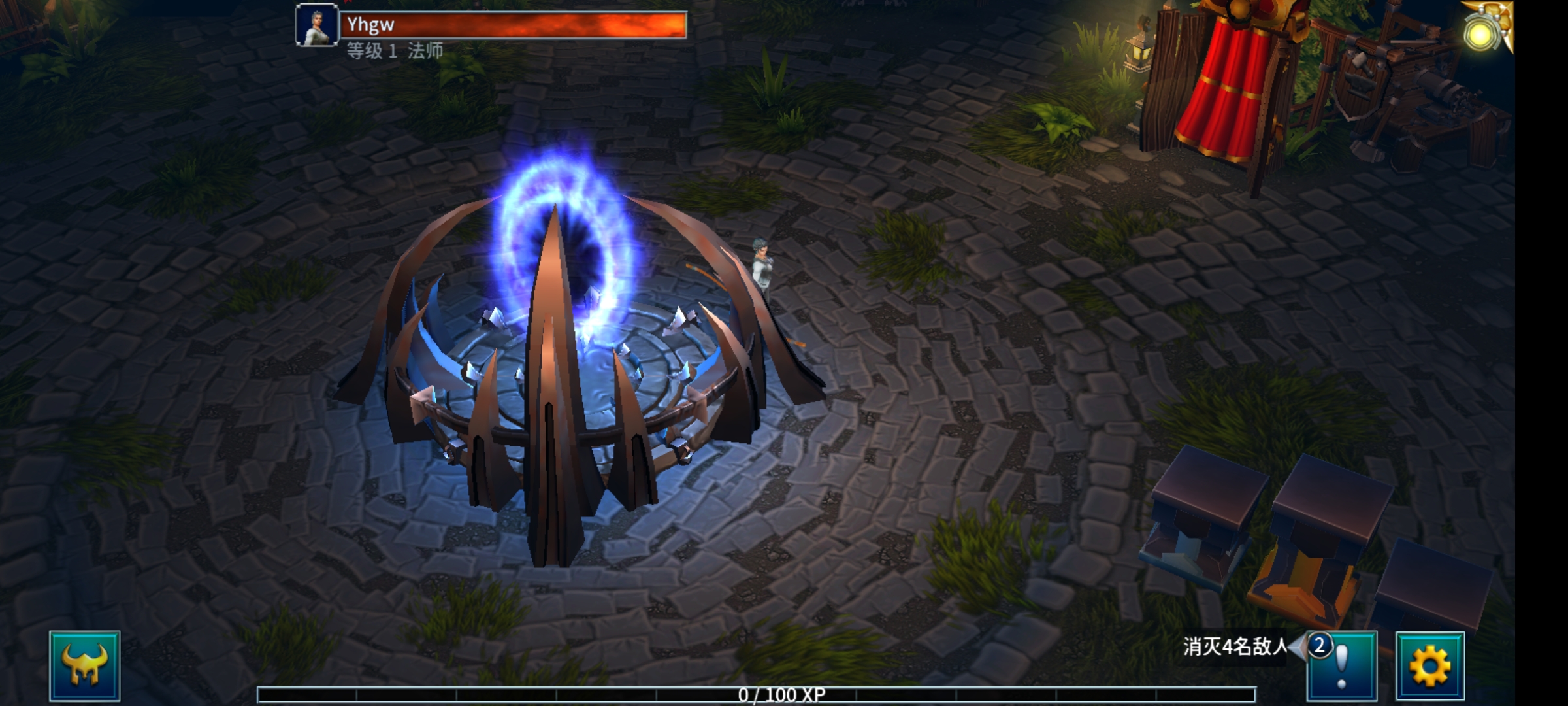This screenshot has width=1568, height=706.
Task: Open the gear settings menu
Action: pyautogui.click(x=1429, y=666)
